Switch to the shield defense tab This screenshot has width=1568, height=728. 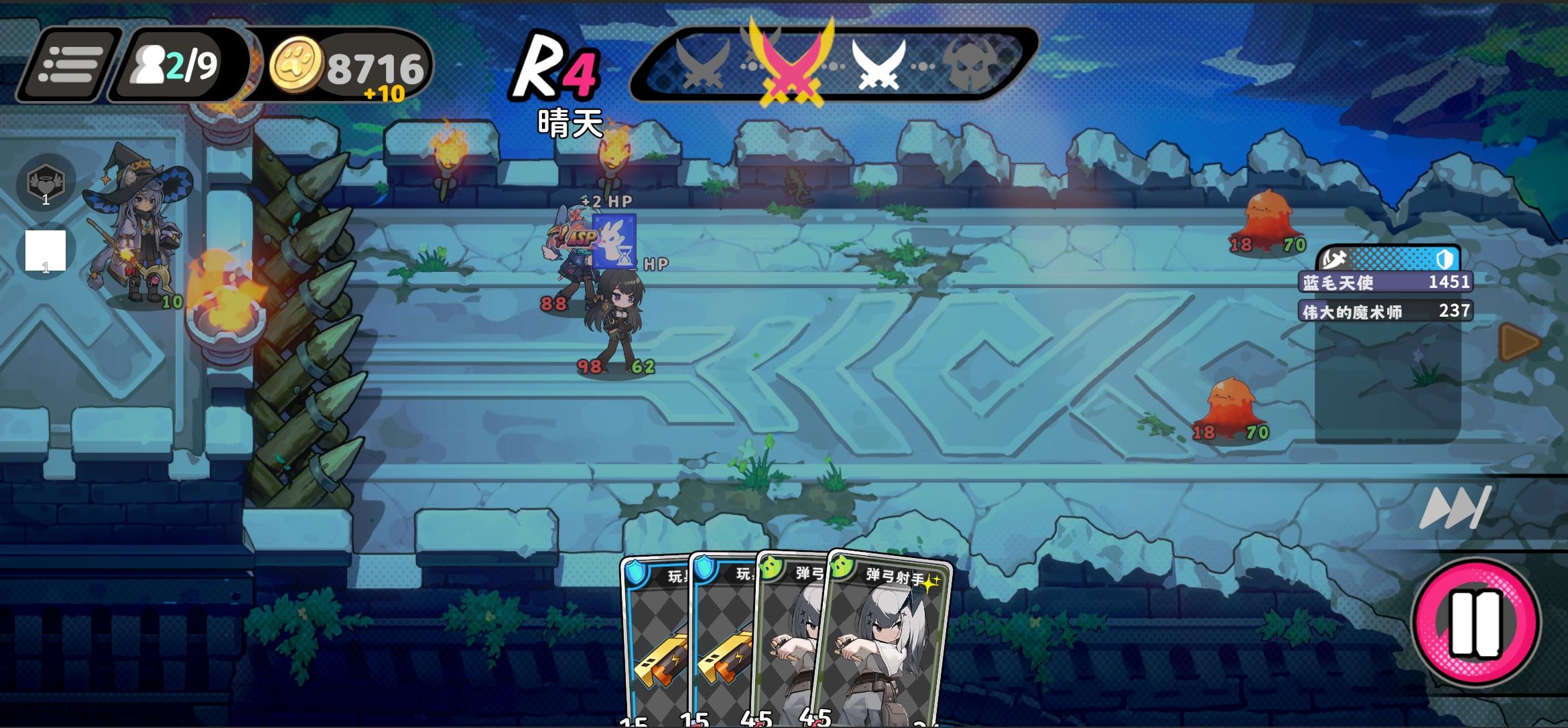(x=1445, y=259)
